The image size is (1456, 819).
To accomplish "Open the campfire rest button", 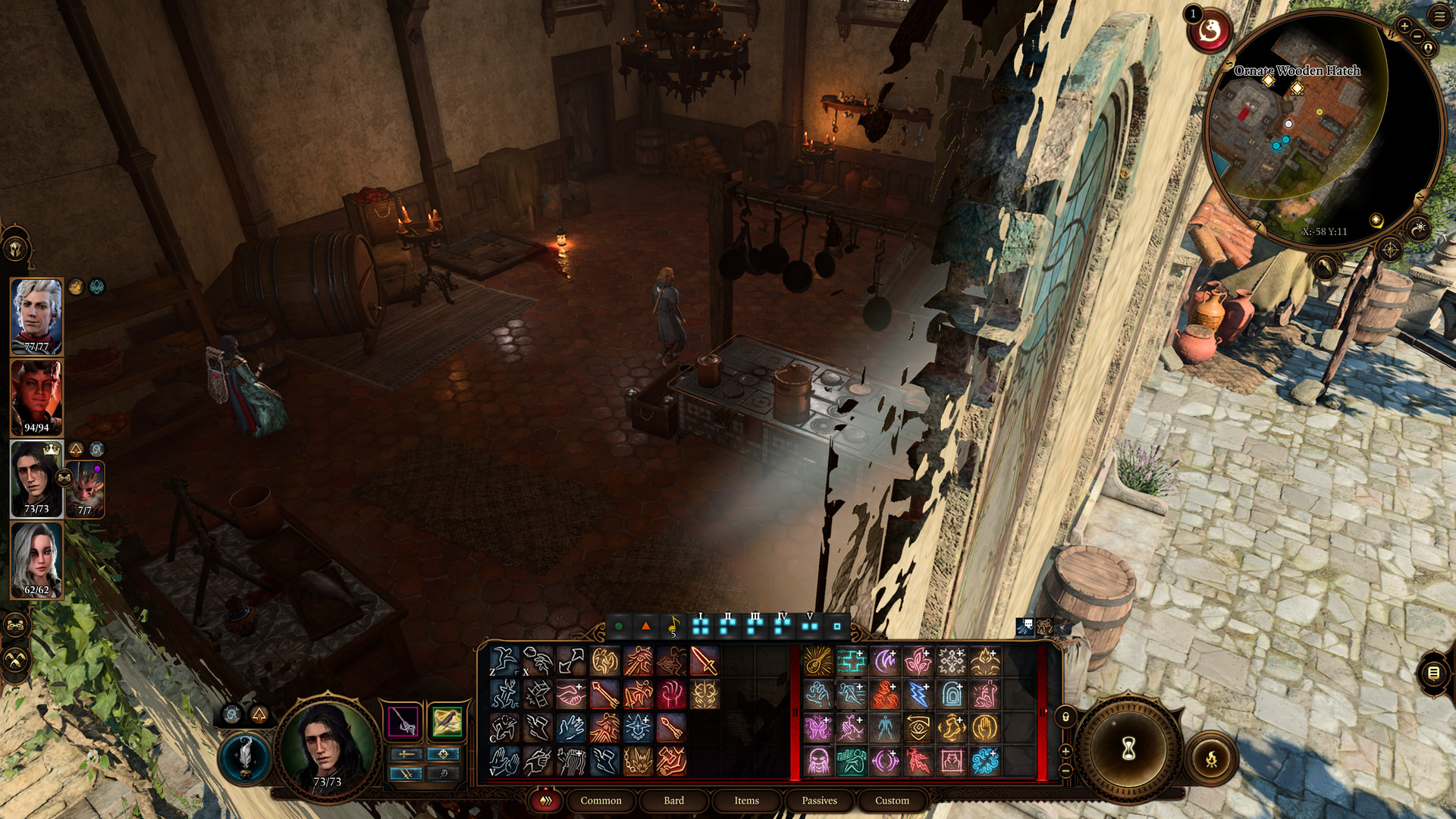I will [1211, 758].
